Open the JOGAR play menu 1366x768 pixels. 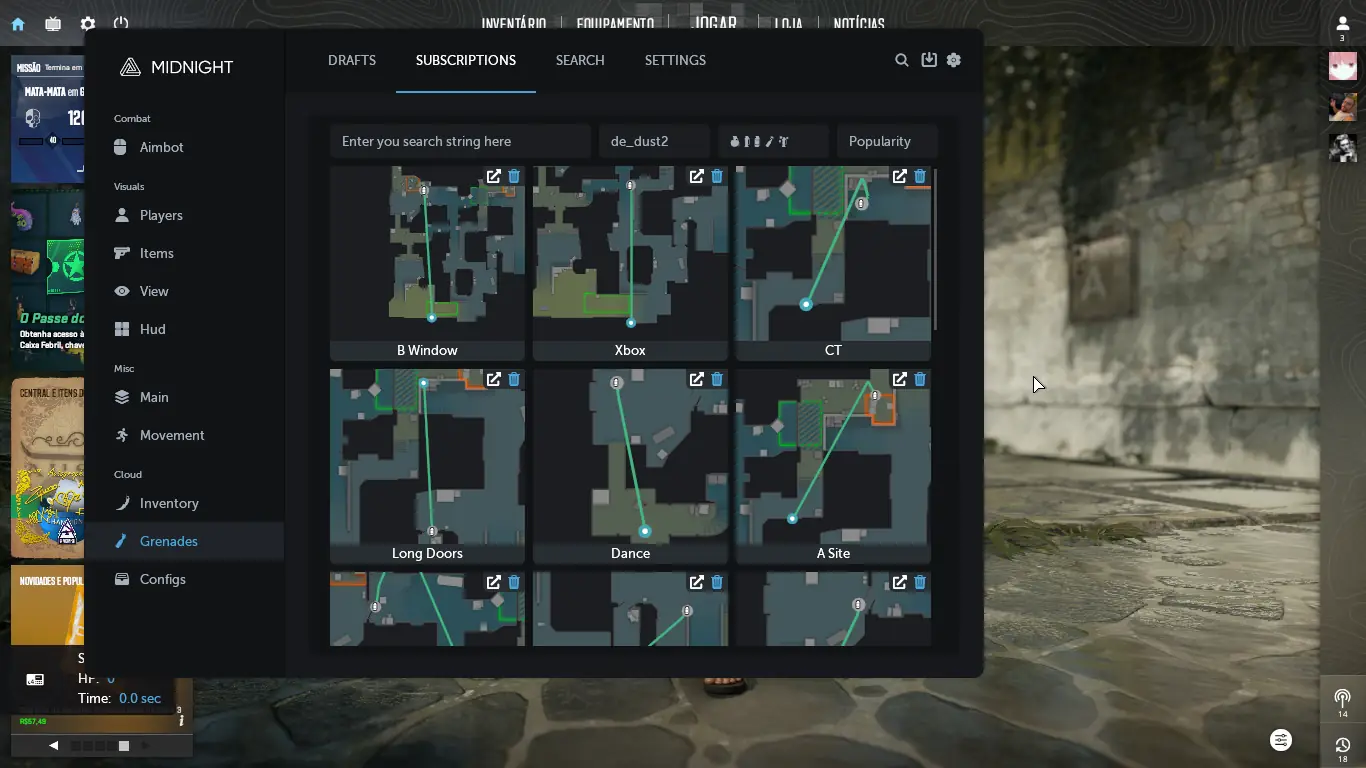coord(715,23)
